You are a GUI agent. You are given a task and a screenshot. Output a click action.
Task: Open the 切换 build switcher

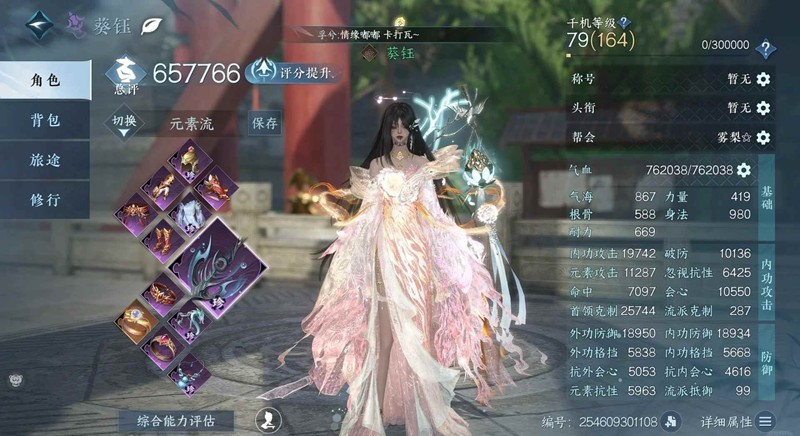click(124, 122)
